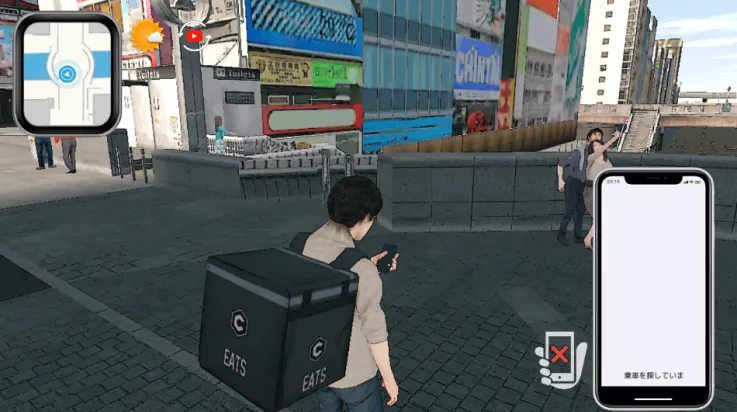
Task: Tap the YouTube rotate camera icon
Action: pyautogui.click(x=194, y=36)
